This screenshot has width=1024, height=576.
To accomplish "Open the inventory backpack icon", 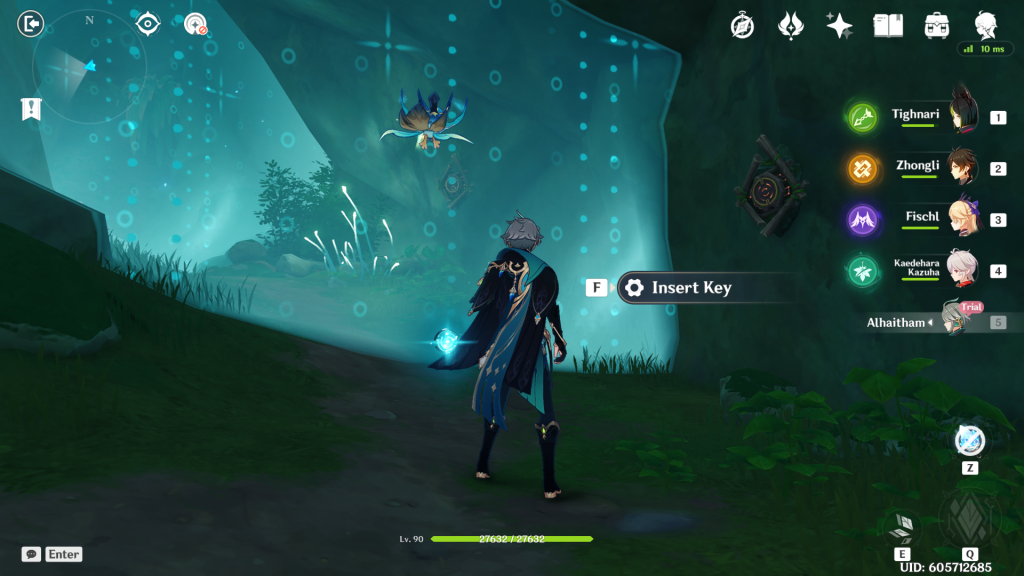I will pos(937,26).
